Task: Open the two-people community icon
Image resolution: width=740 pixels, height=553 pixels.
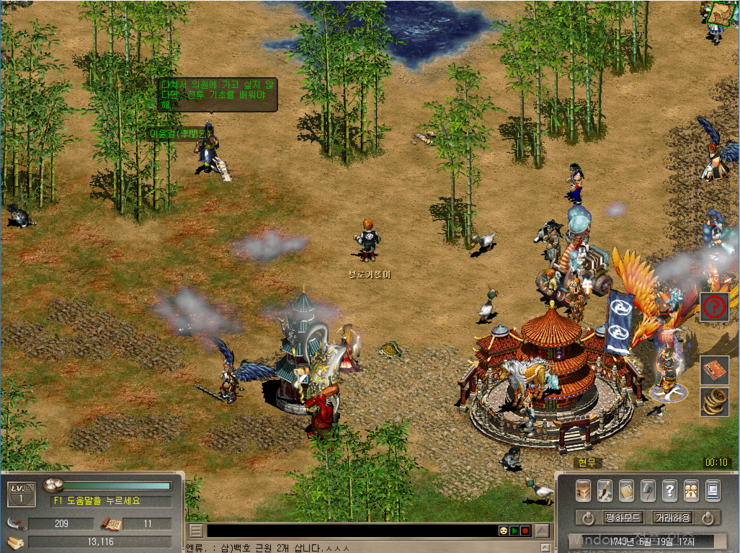Action: point(692,490)
